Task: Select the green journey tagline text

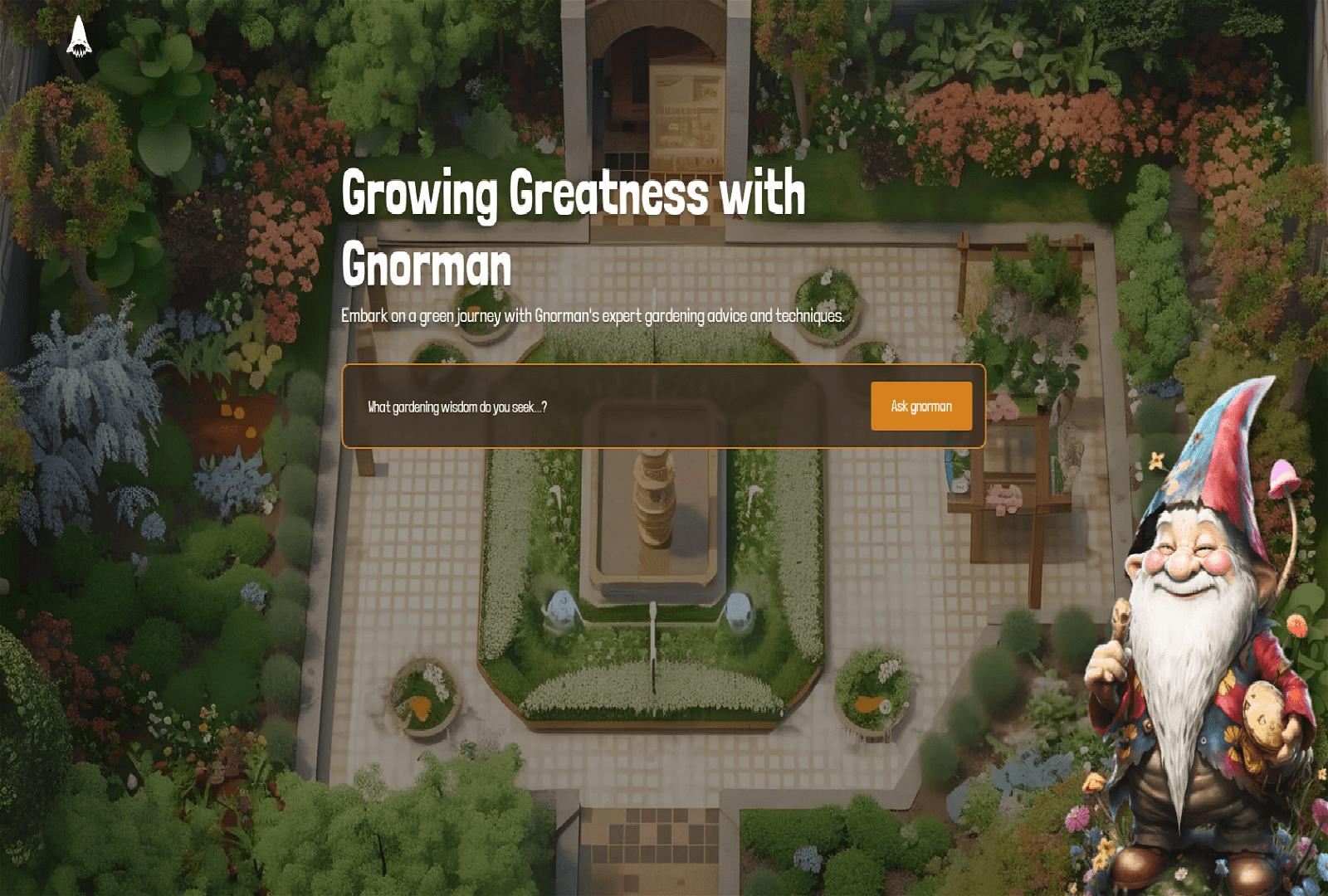Action: pos(591,314)
